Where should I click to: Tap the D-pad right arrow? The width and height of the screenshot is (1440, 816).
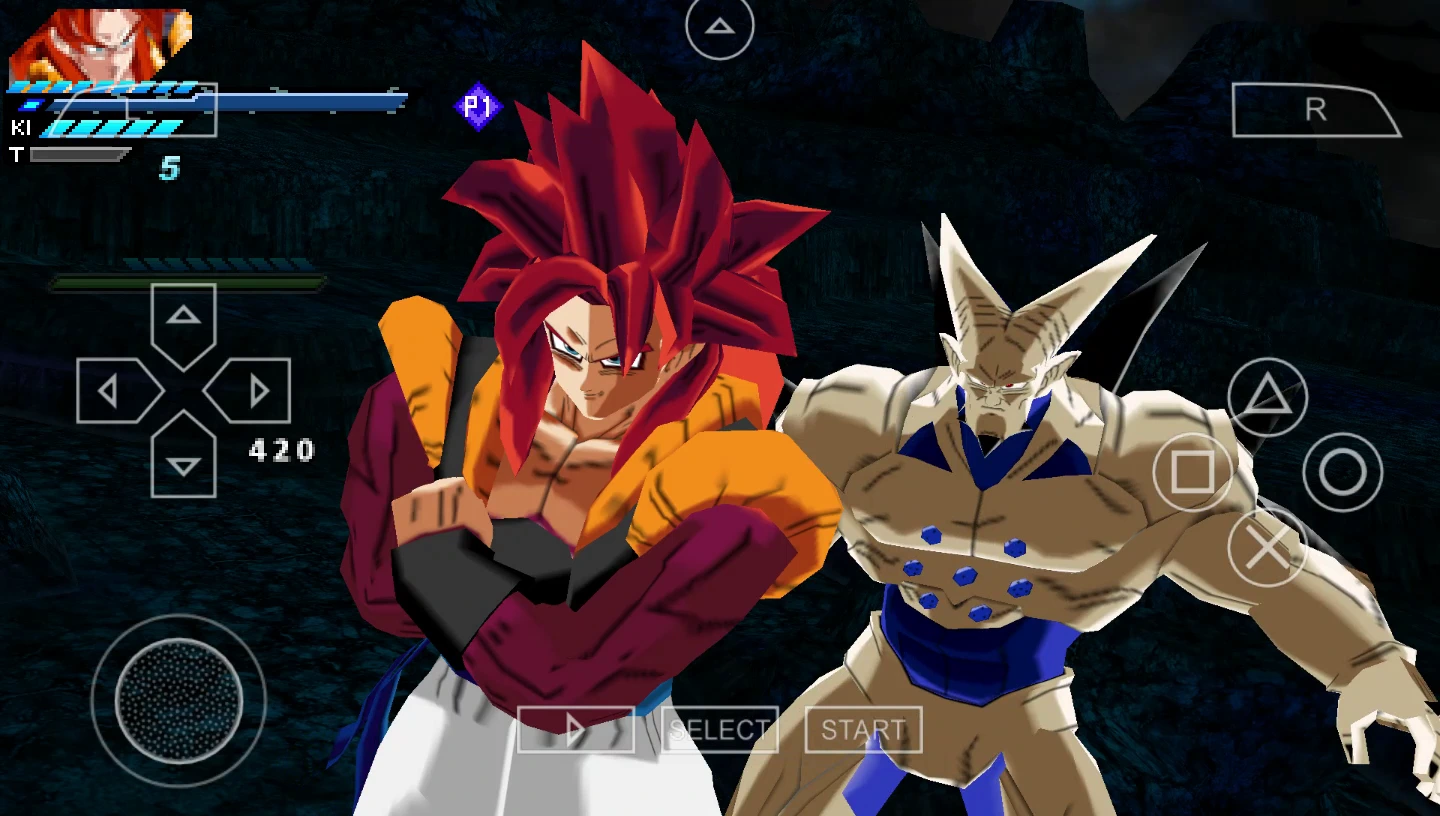point(252,390)
